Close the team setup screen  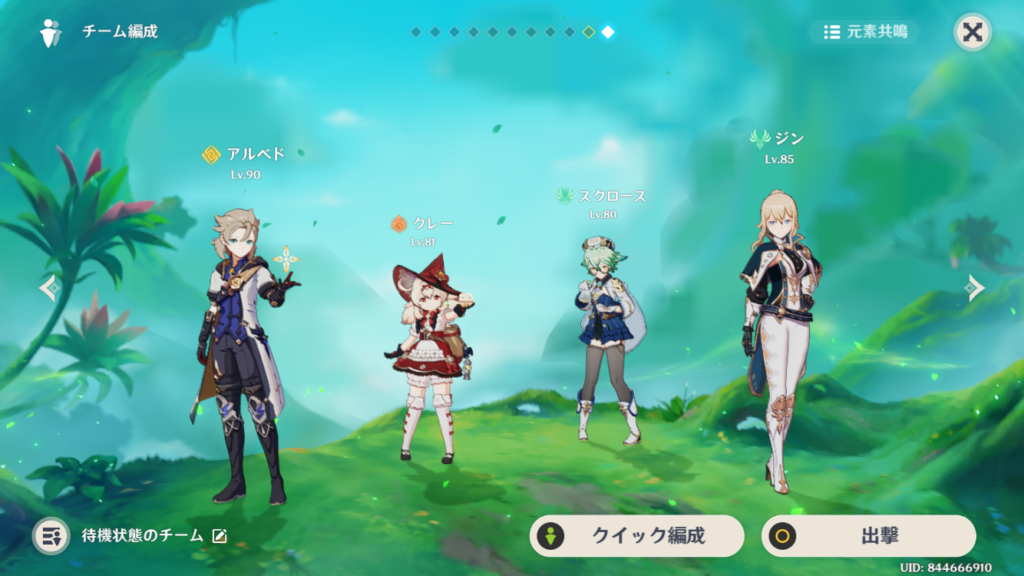(972, 32)
